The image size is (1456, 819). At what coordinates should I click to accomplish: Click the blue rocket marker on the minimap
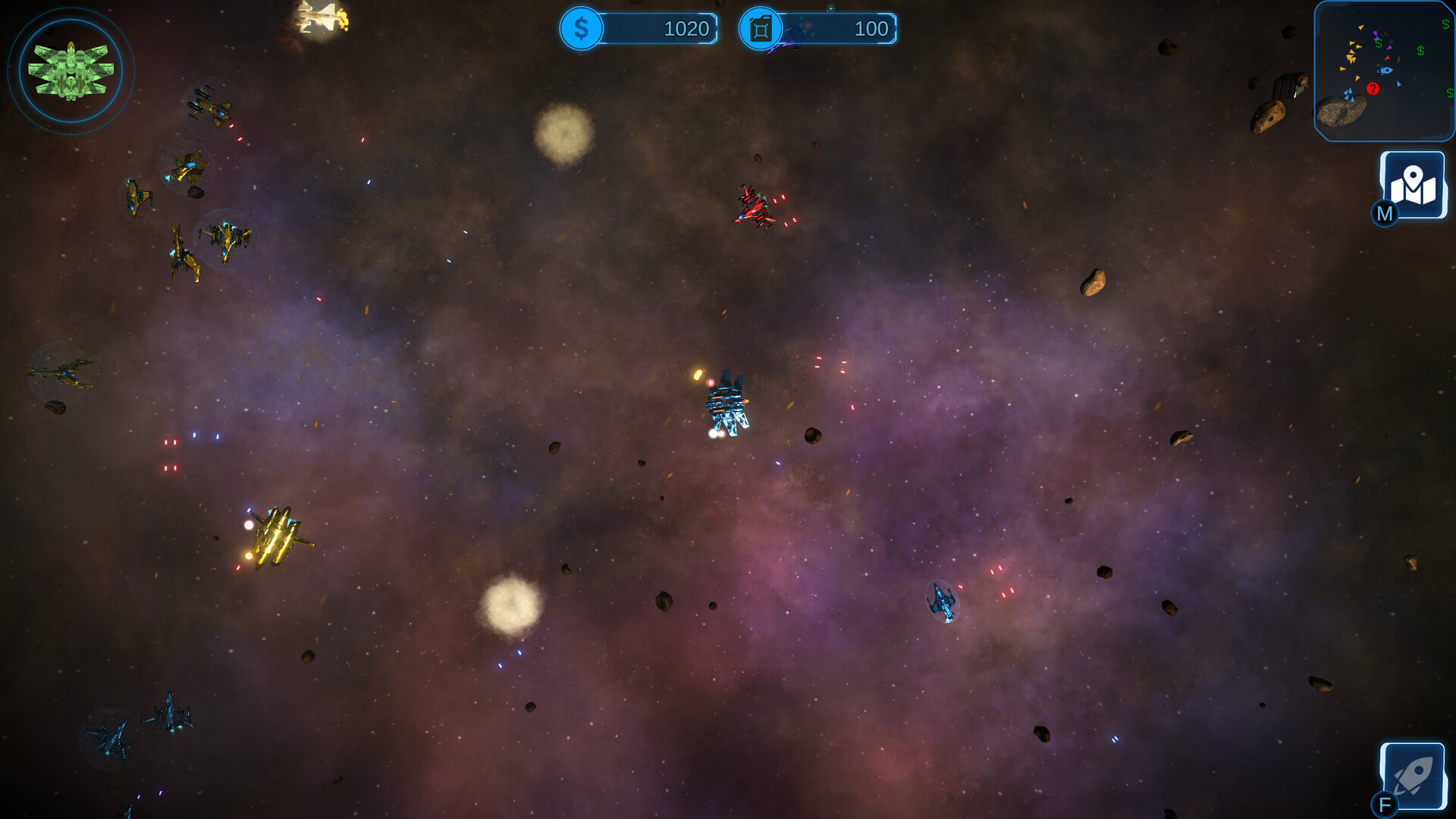tap(1385, 71)
